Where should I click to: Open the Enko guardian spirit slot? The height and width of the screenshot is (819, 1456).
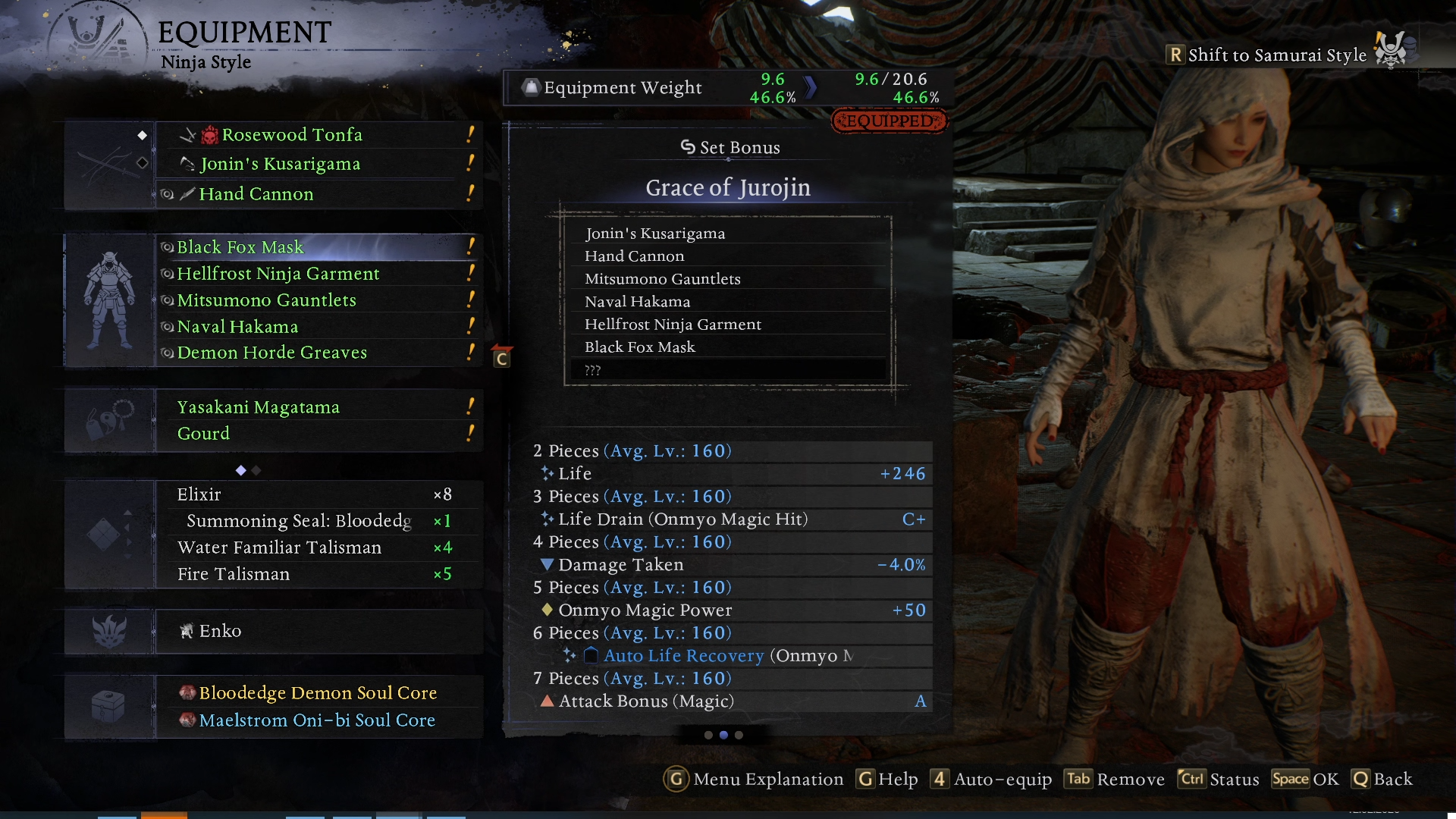coord(220,631)
